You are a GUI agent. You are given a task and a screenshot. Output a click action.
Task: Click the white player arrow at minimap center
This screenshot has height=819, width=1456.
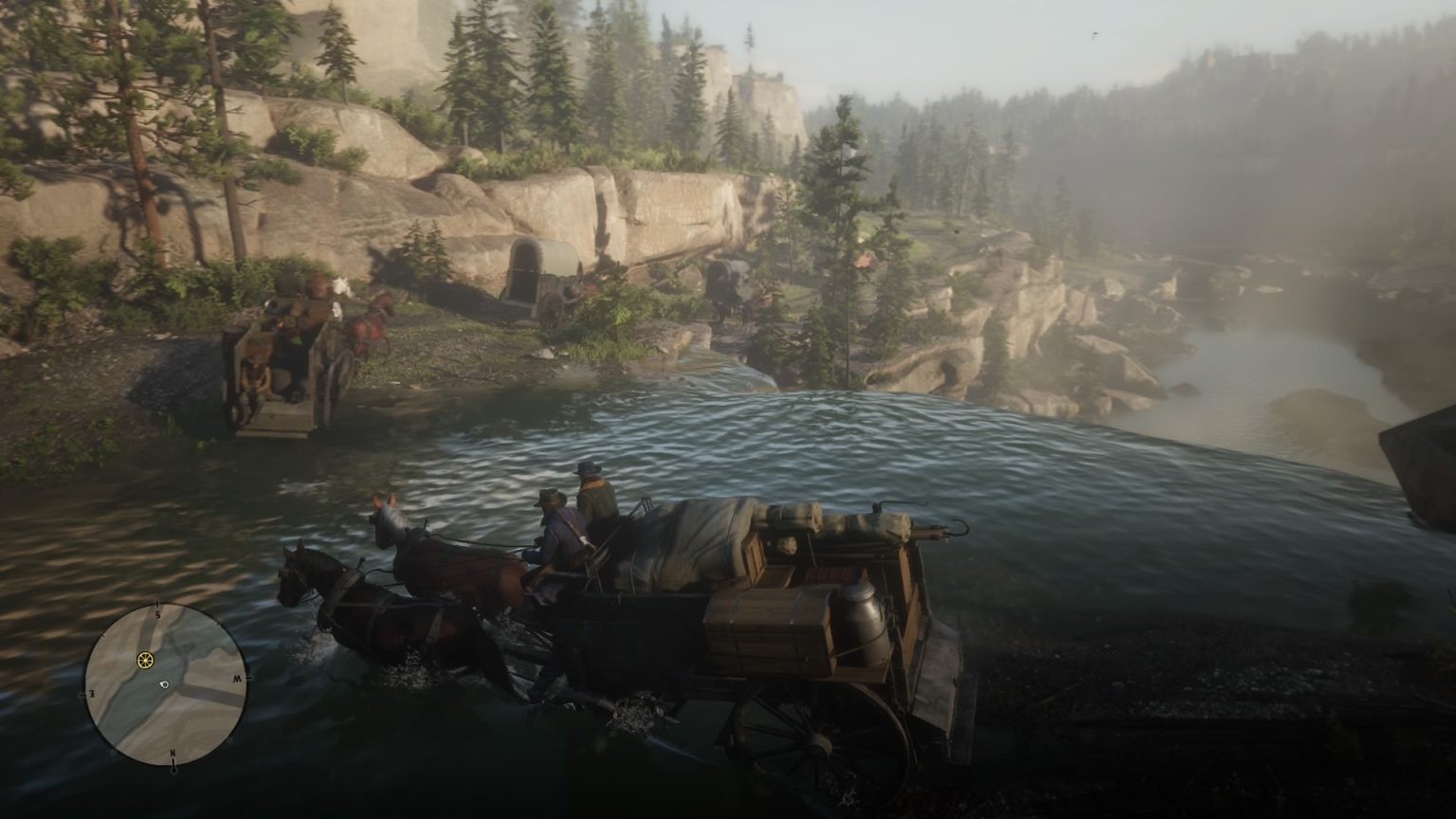(163, 684)
